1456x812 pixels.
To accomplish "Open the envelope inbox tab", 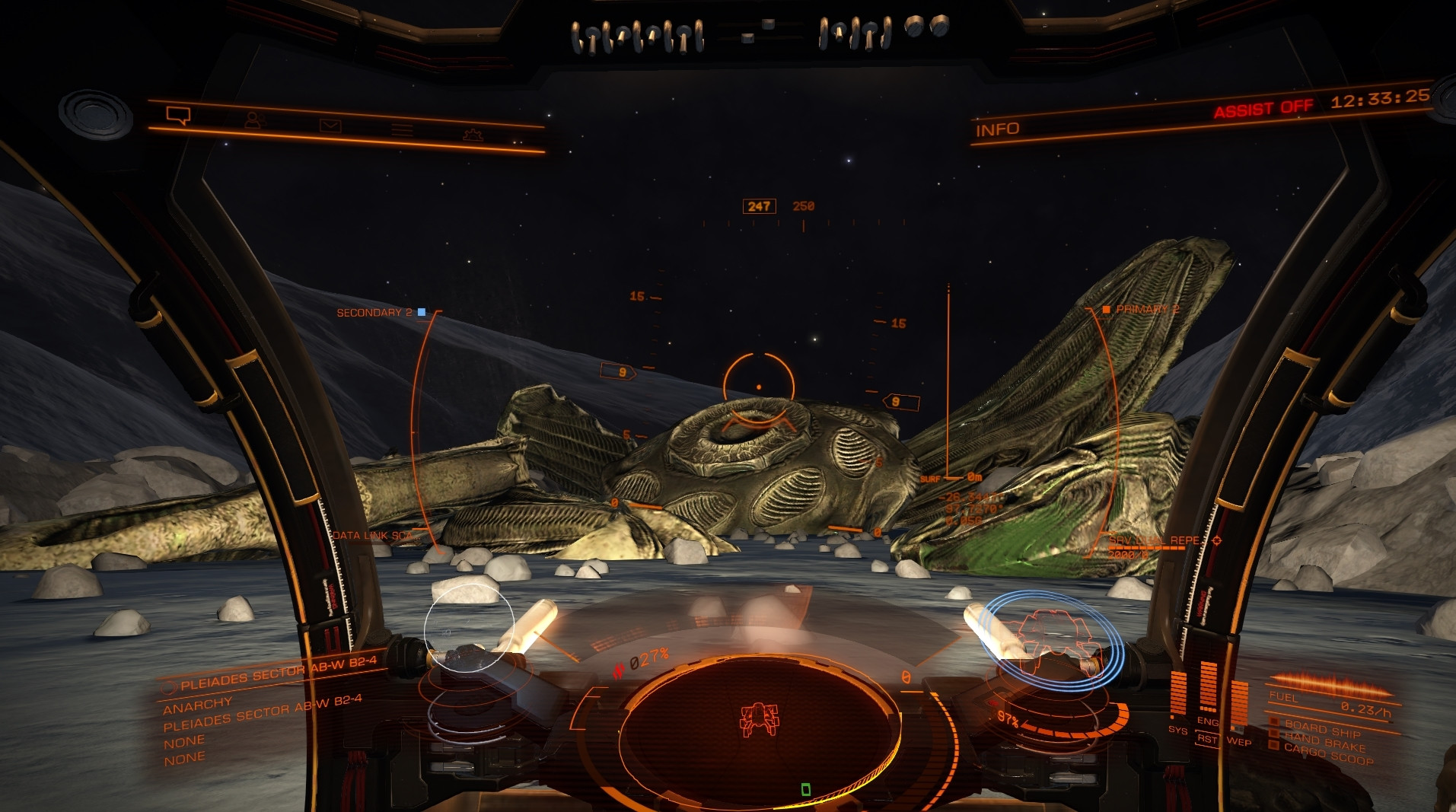I will click(330, 126).
